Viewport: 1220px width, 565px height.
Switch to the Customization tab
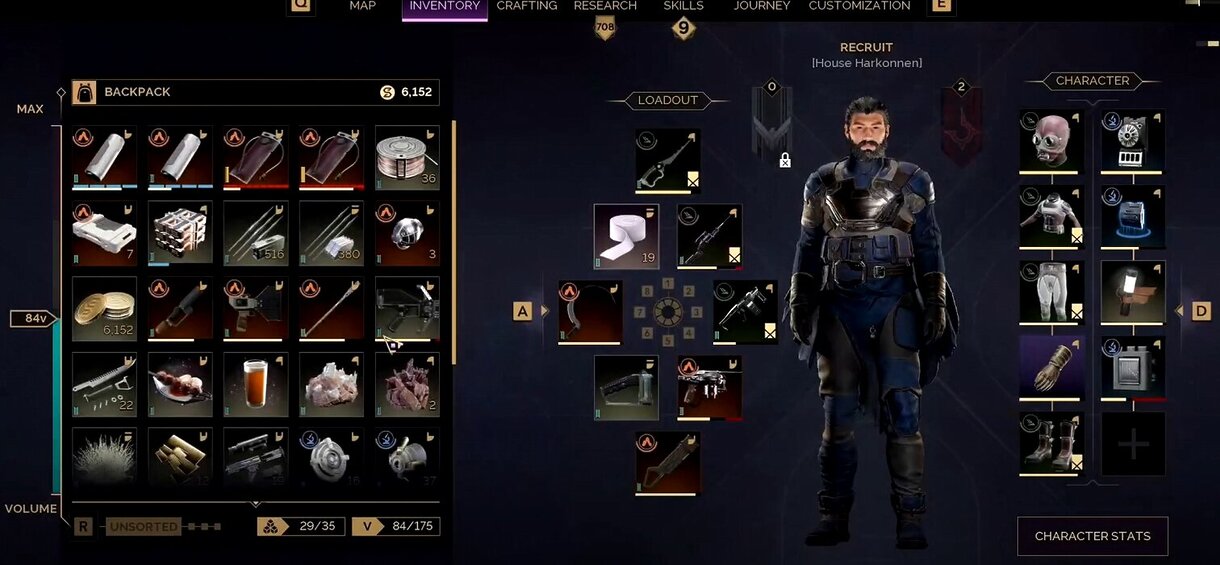tap(859, 6)
